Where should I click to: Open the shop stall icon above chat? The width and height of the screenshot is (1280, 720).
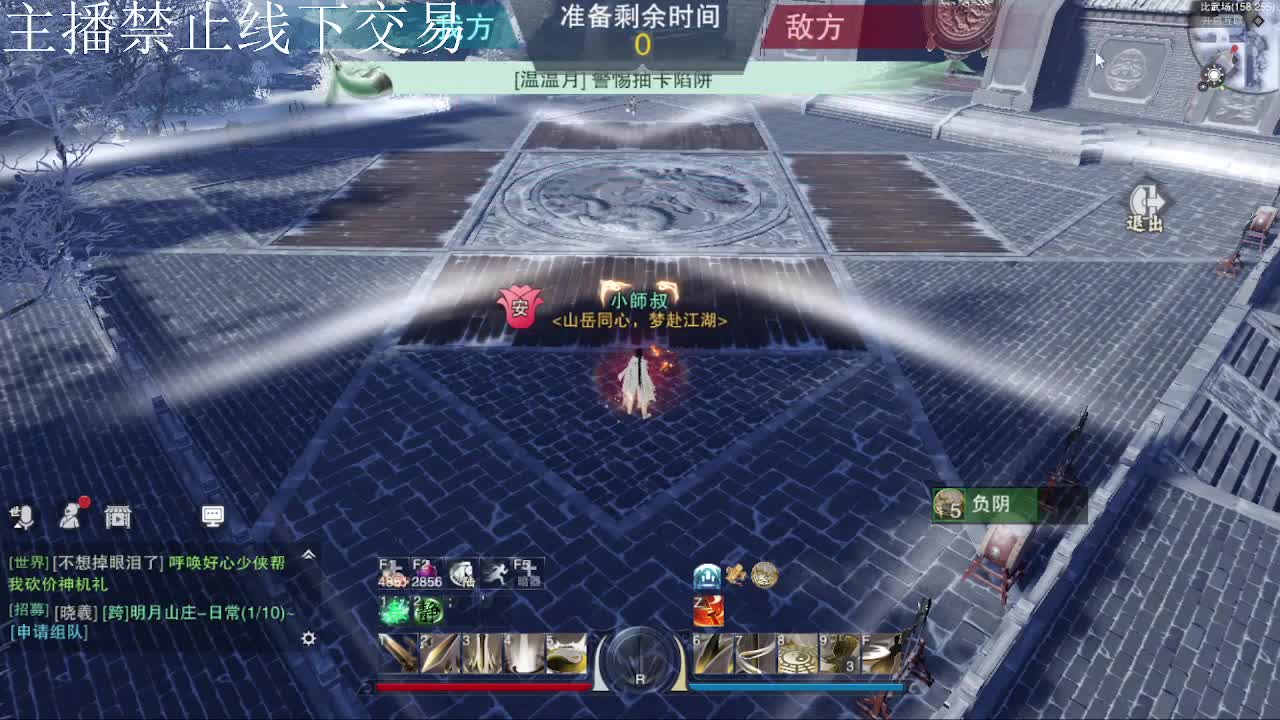tap(117, 517)
